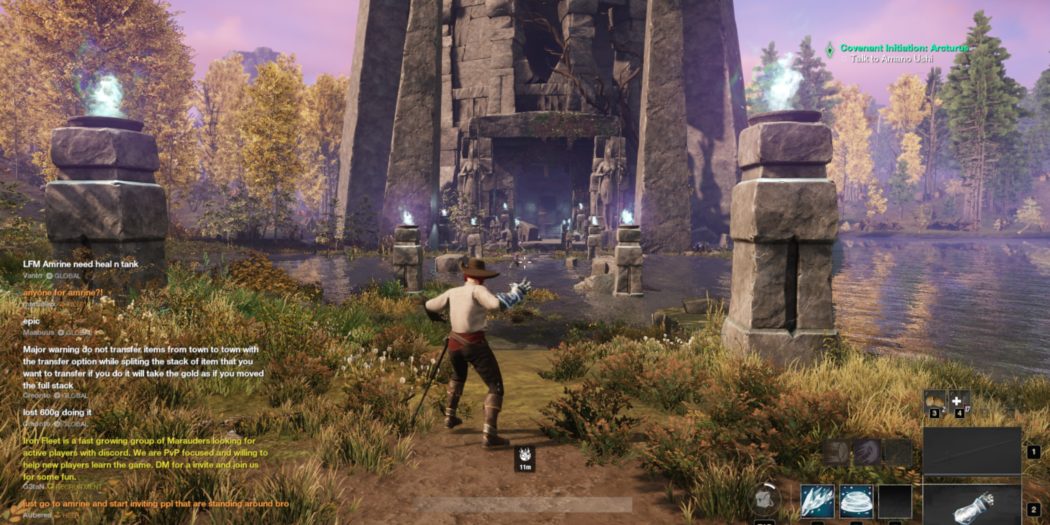Image resolution: width=1050 pixels, height=525 pixels.
Task: Activate the ice storm dome ability
Action: [856, 501]
